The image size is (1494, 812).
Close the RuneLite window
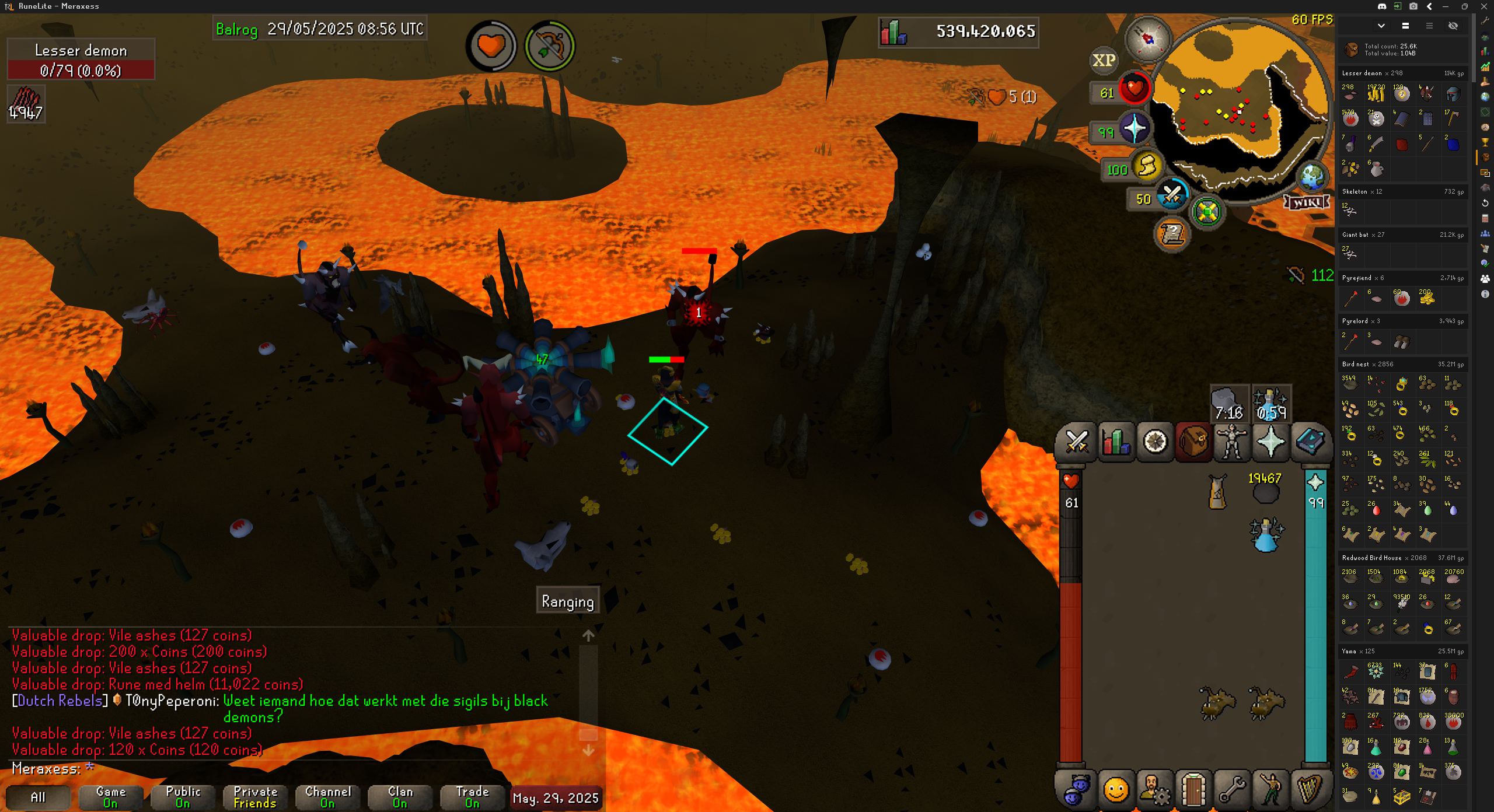click(1484, 6)
